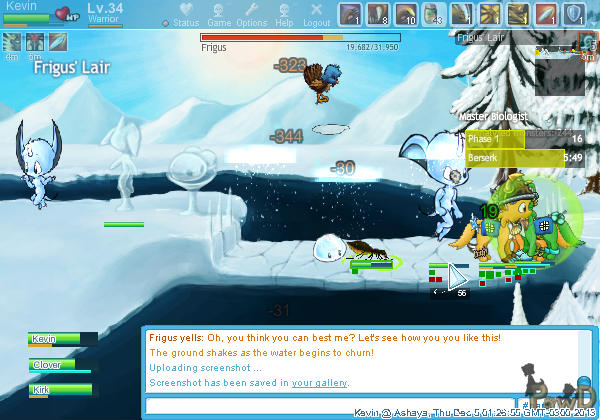Select party member Clover's frame
This screenshot has width=600, height=420.
point(62,365)
